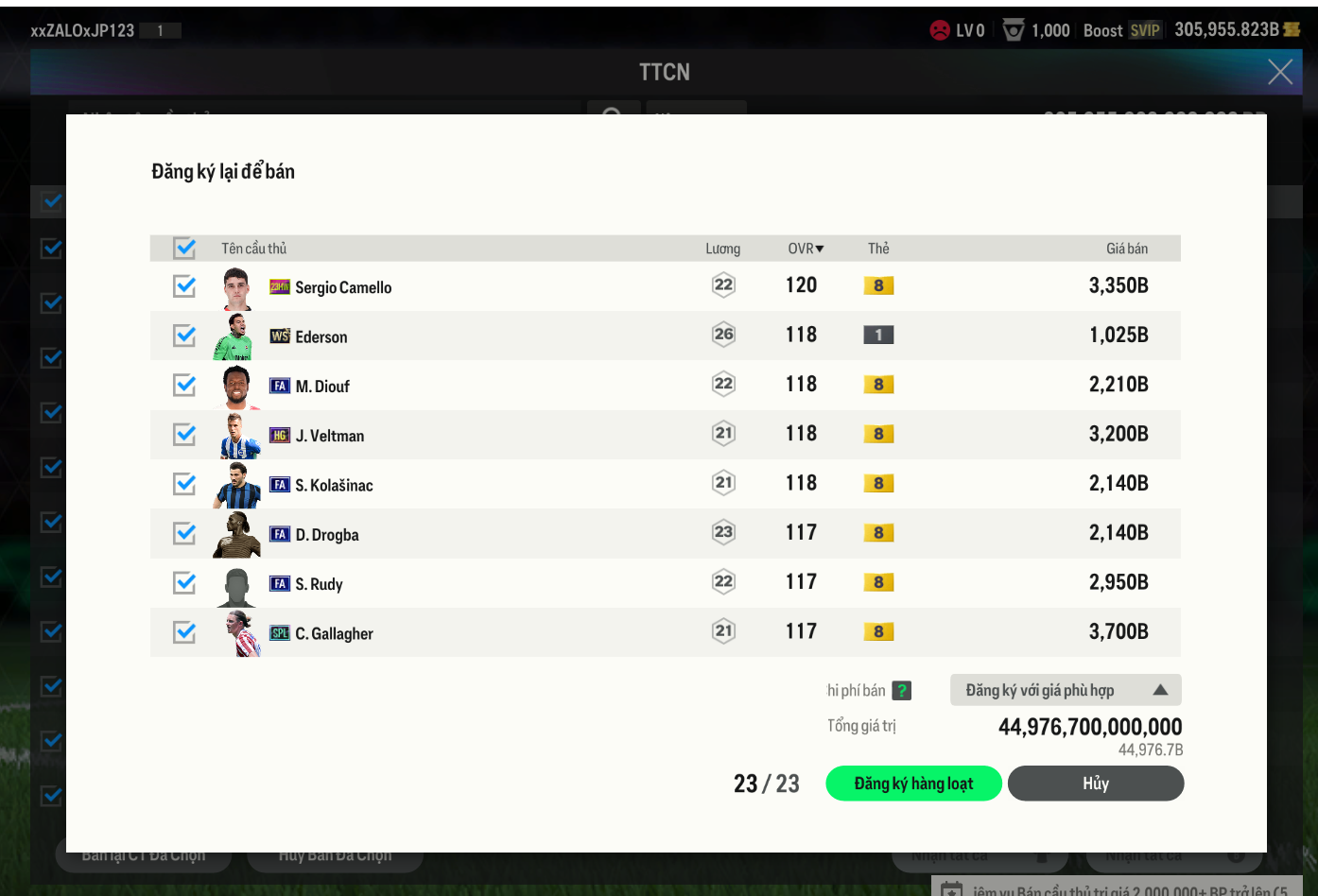Toggle the checkbox for M. Diouf

[184, 385]
